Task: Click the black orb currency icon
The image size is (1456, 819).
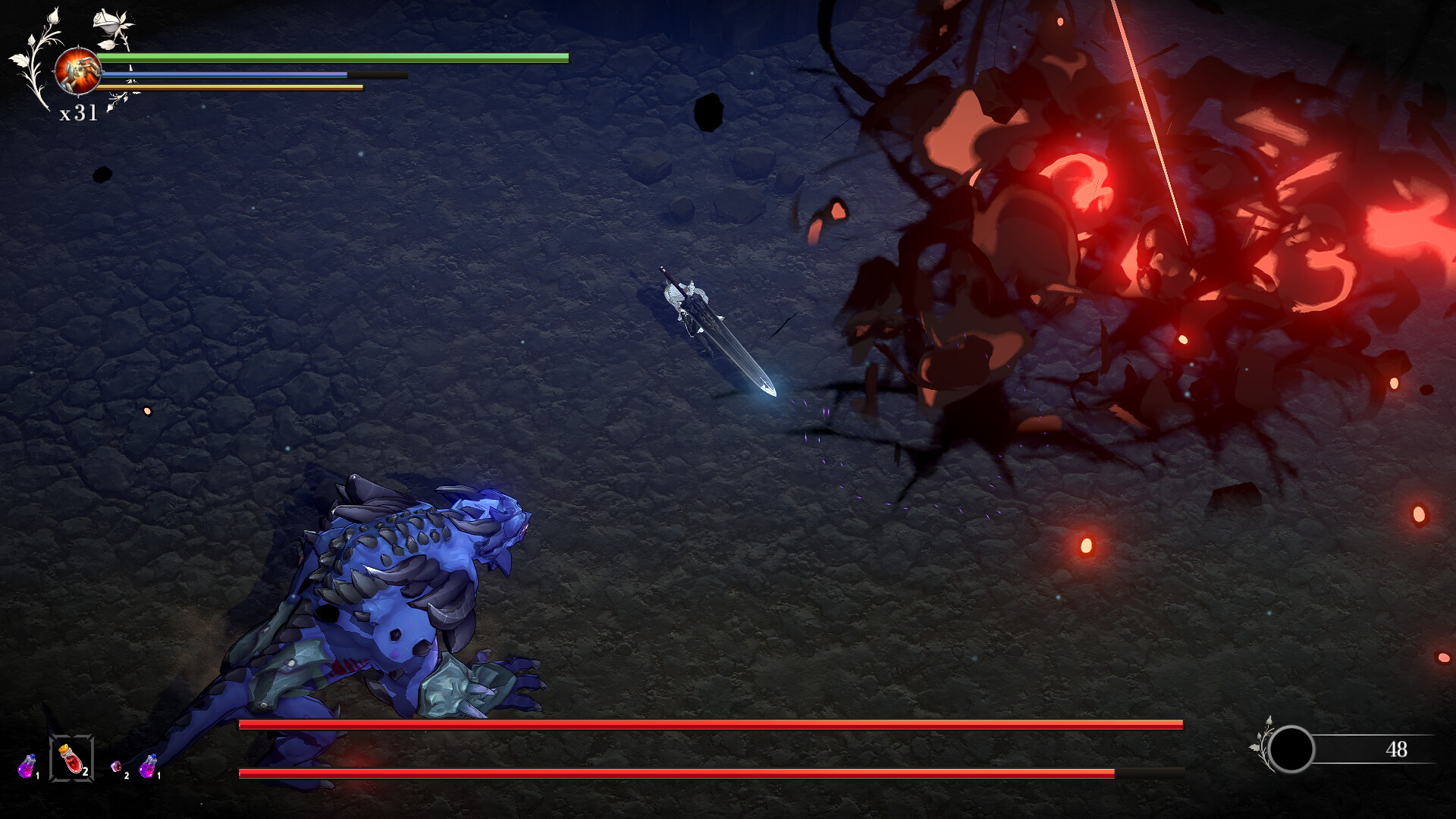Action: pyautogui.click(x=1291, y=749)
